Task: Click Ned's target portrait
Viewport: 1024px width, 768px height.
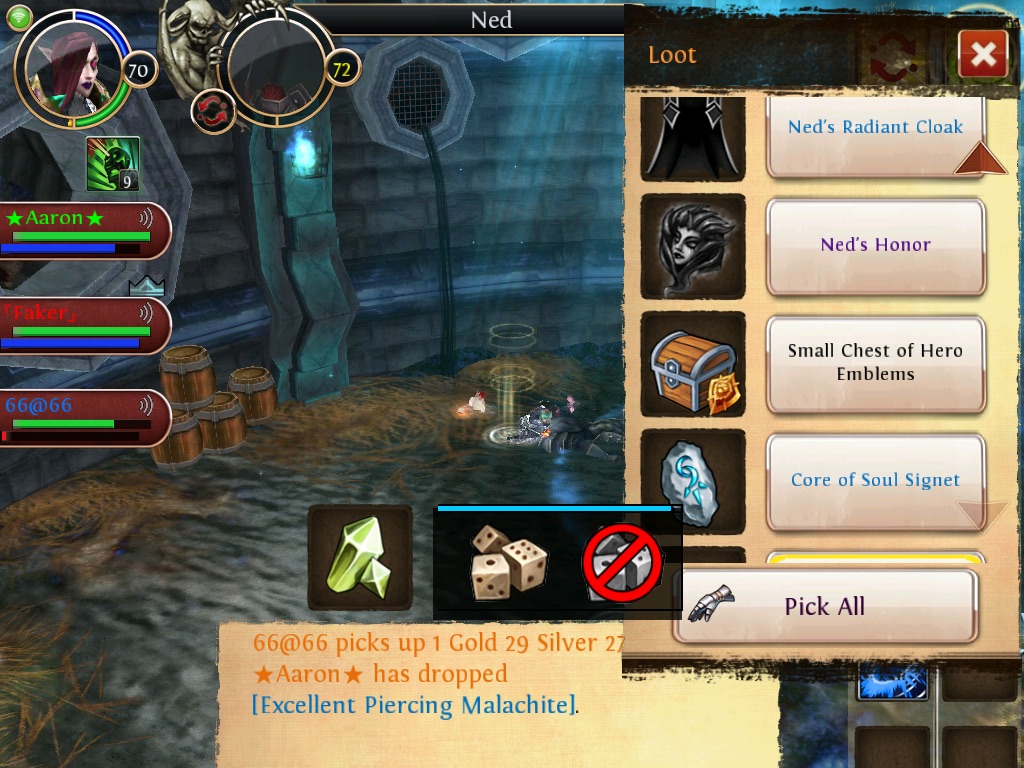Action: click(x=275, y=68)
